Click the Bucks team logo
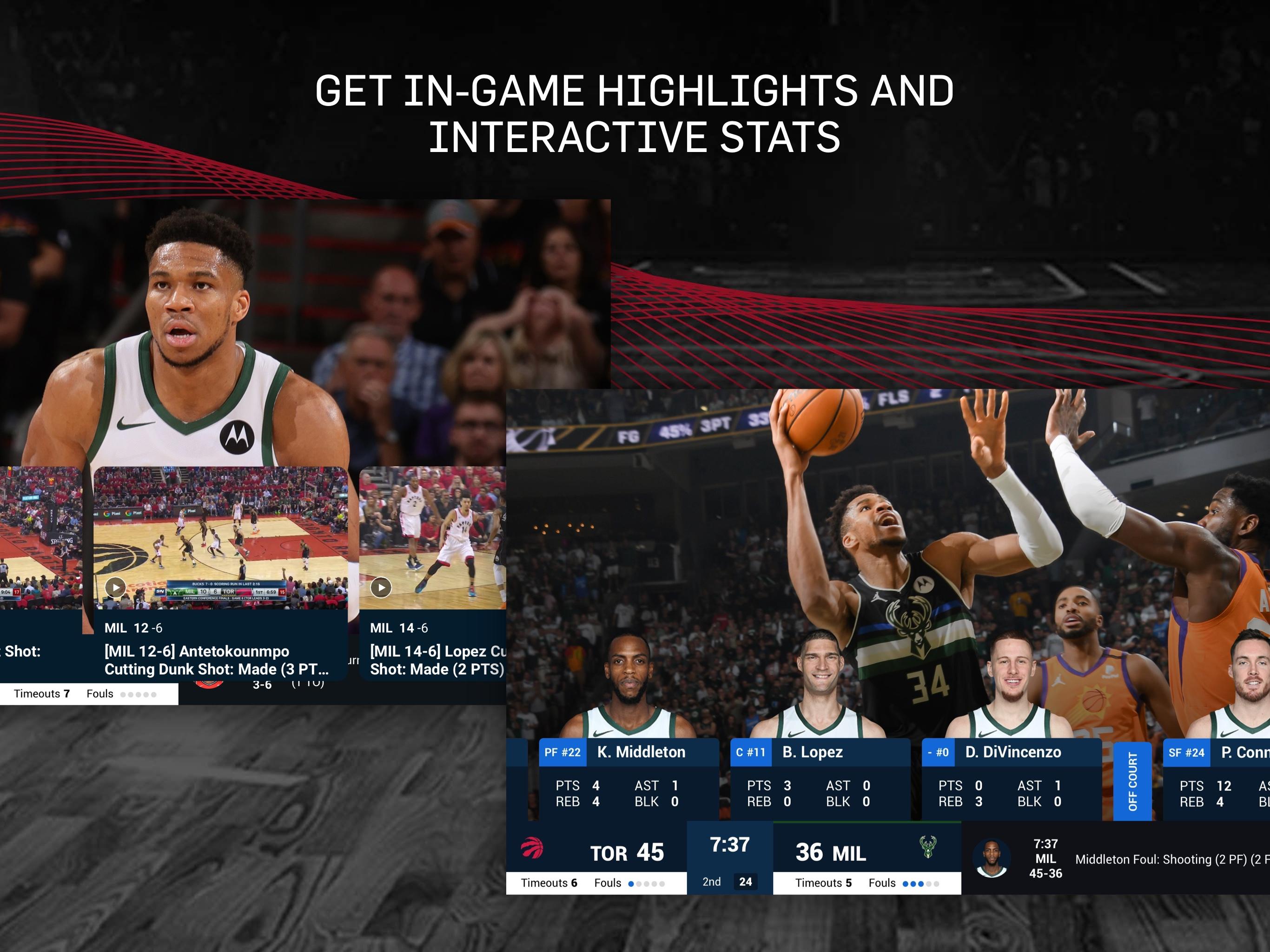Viewport: 1270px width, 952px height. [x=928, y=848]
